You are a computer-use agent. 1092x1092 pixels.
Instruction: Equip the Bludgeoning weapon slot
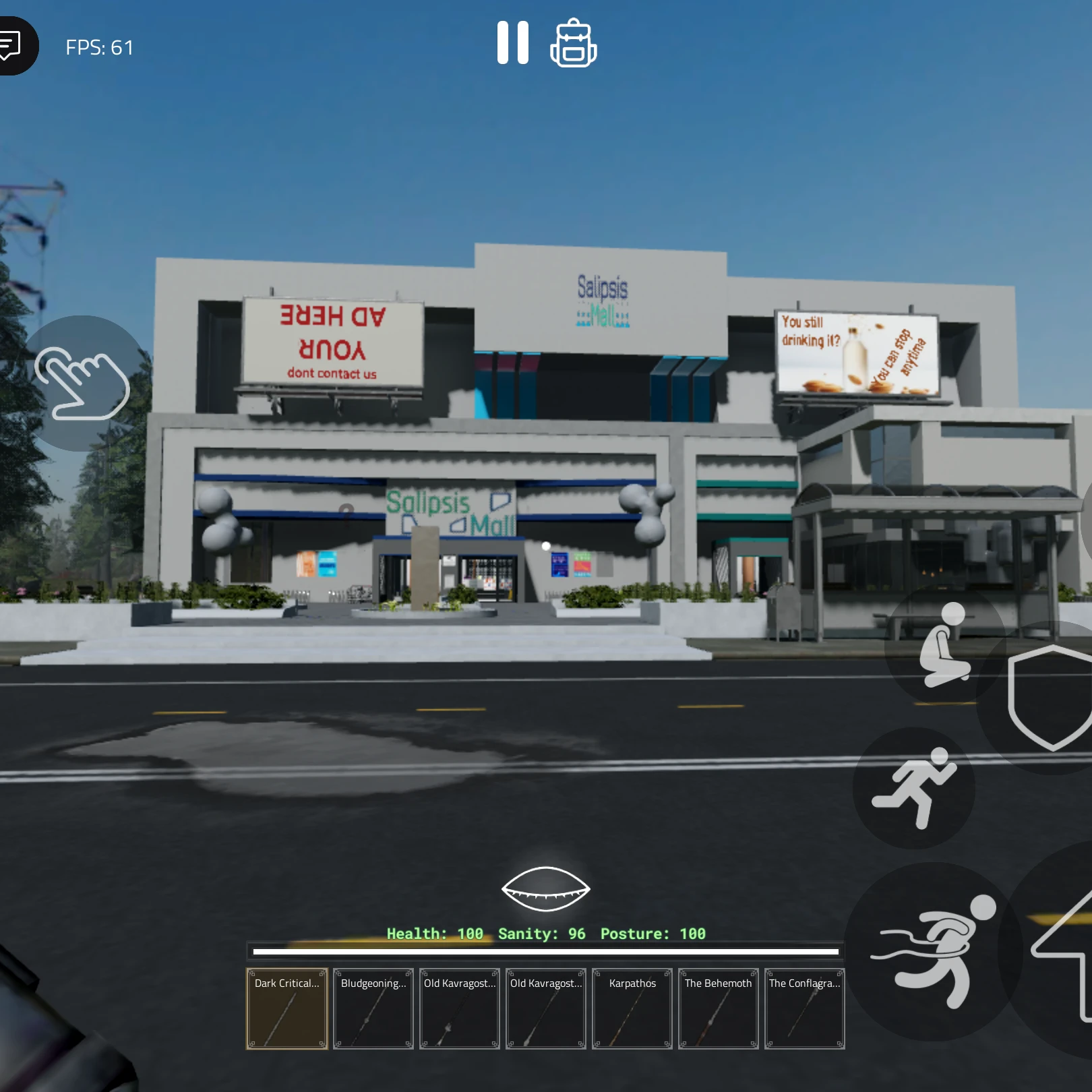pos(373,1008)
